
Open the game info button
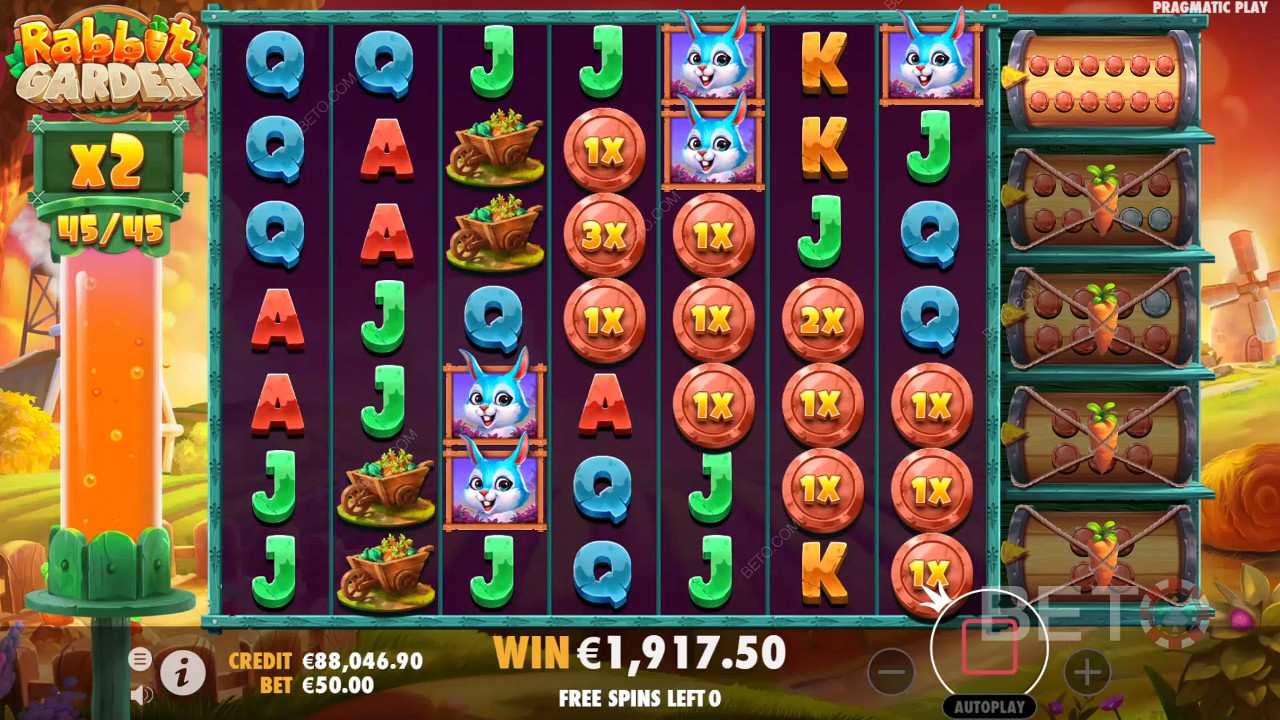coord(182,675)
